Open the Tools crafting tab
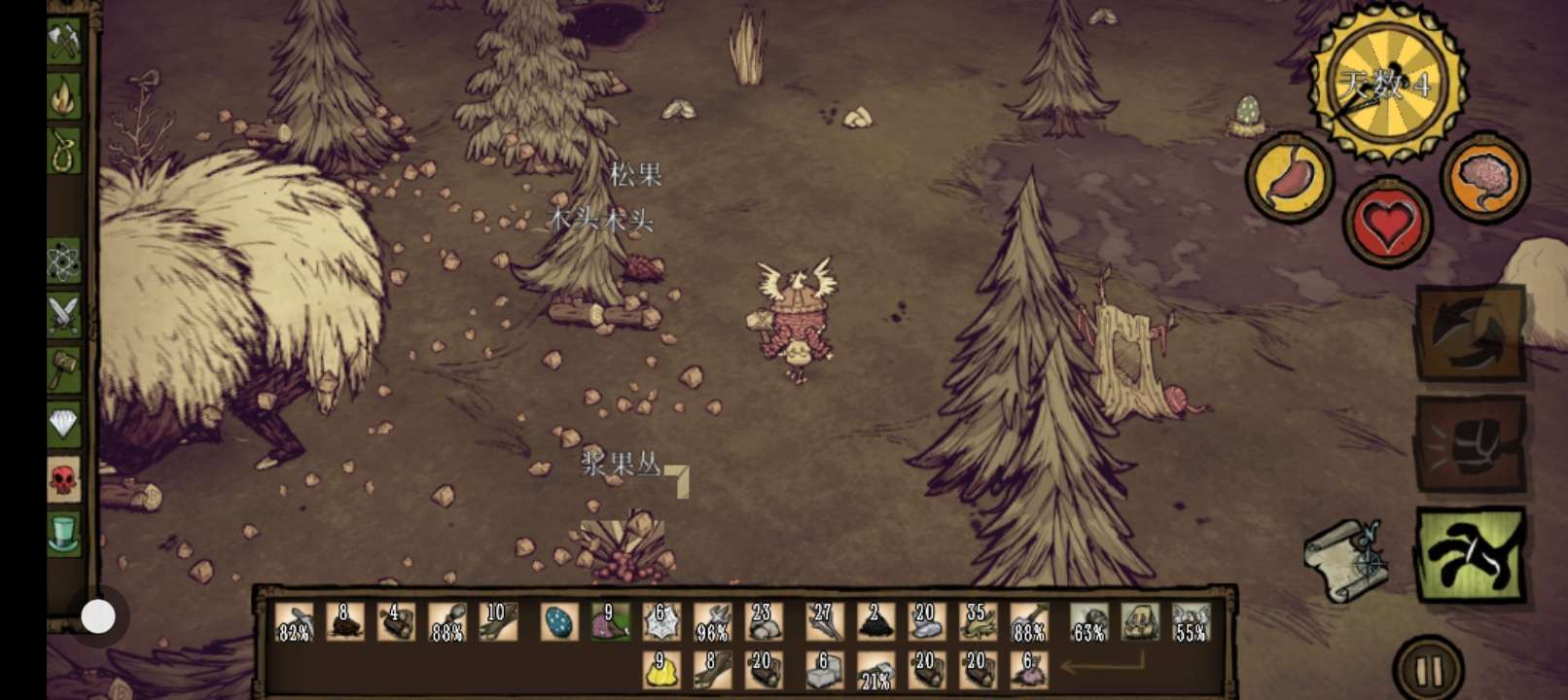The width and height of the screenshot is (1568, 700). point(65,41)
